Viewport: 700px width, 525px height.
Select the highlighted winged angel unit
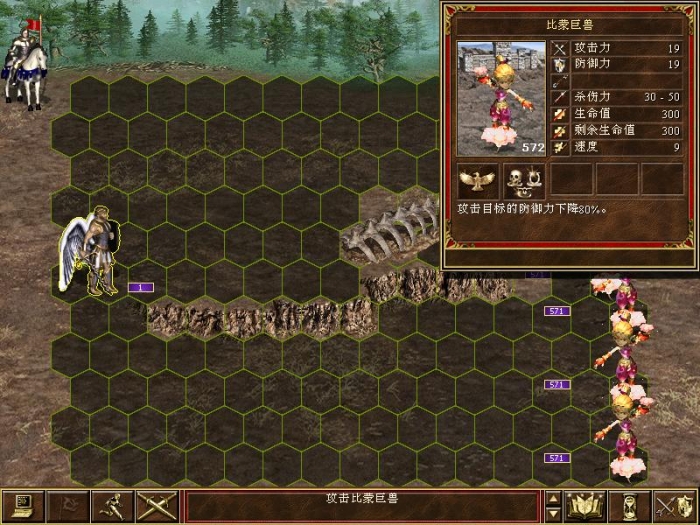pyautogui.click(x=92, y=253)
